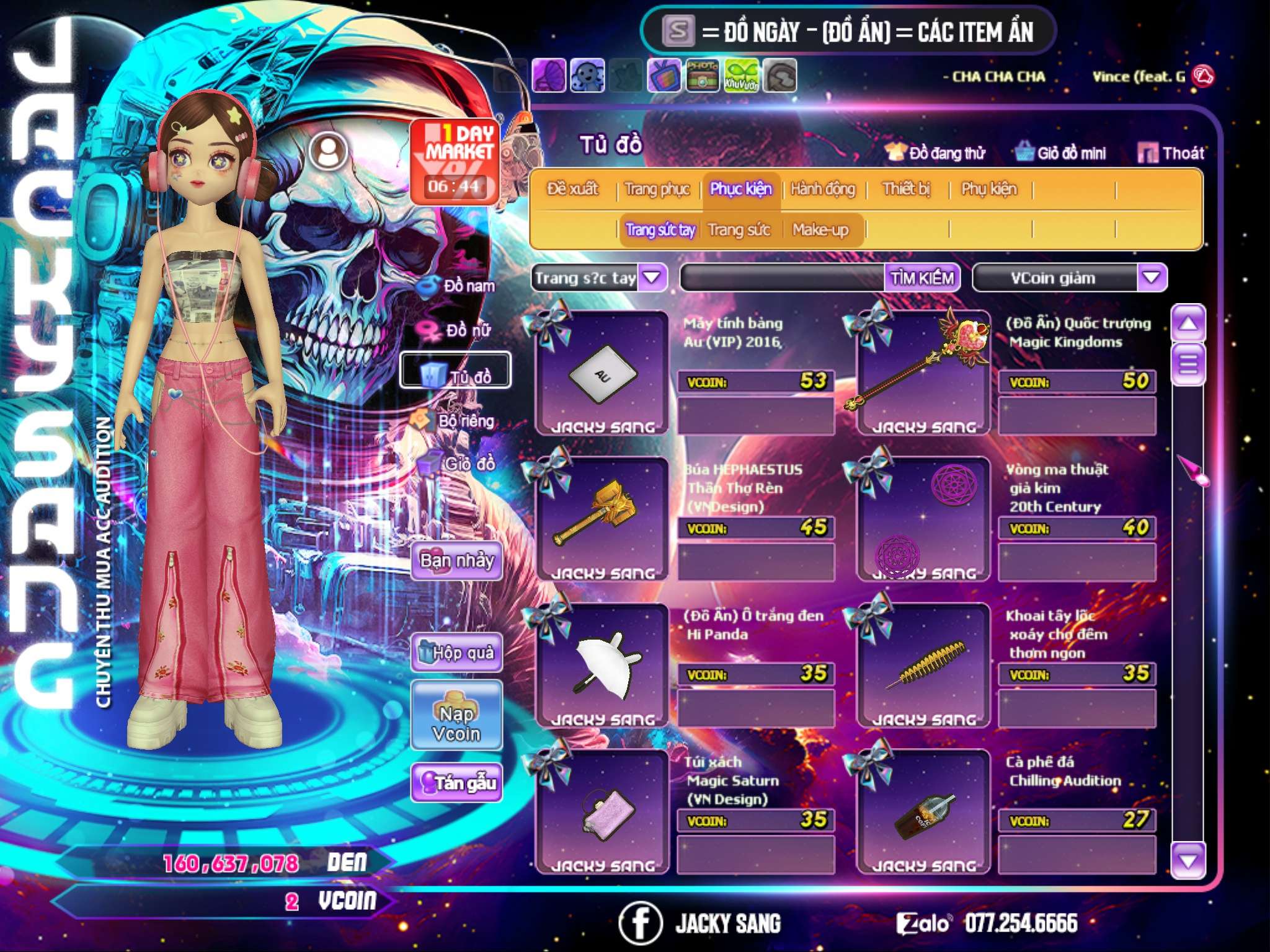Open the Hành động tab
The image size is (1270, 952).
(x=822, y=189)
